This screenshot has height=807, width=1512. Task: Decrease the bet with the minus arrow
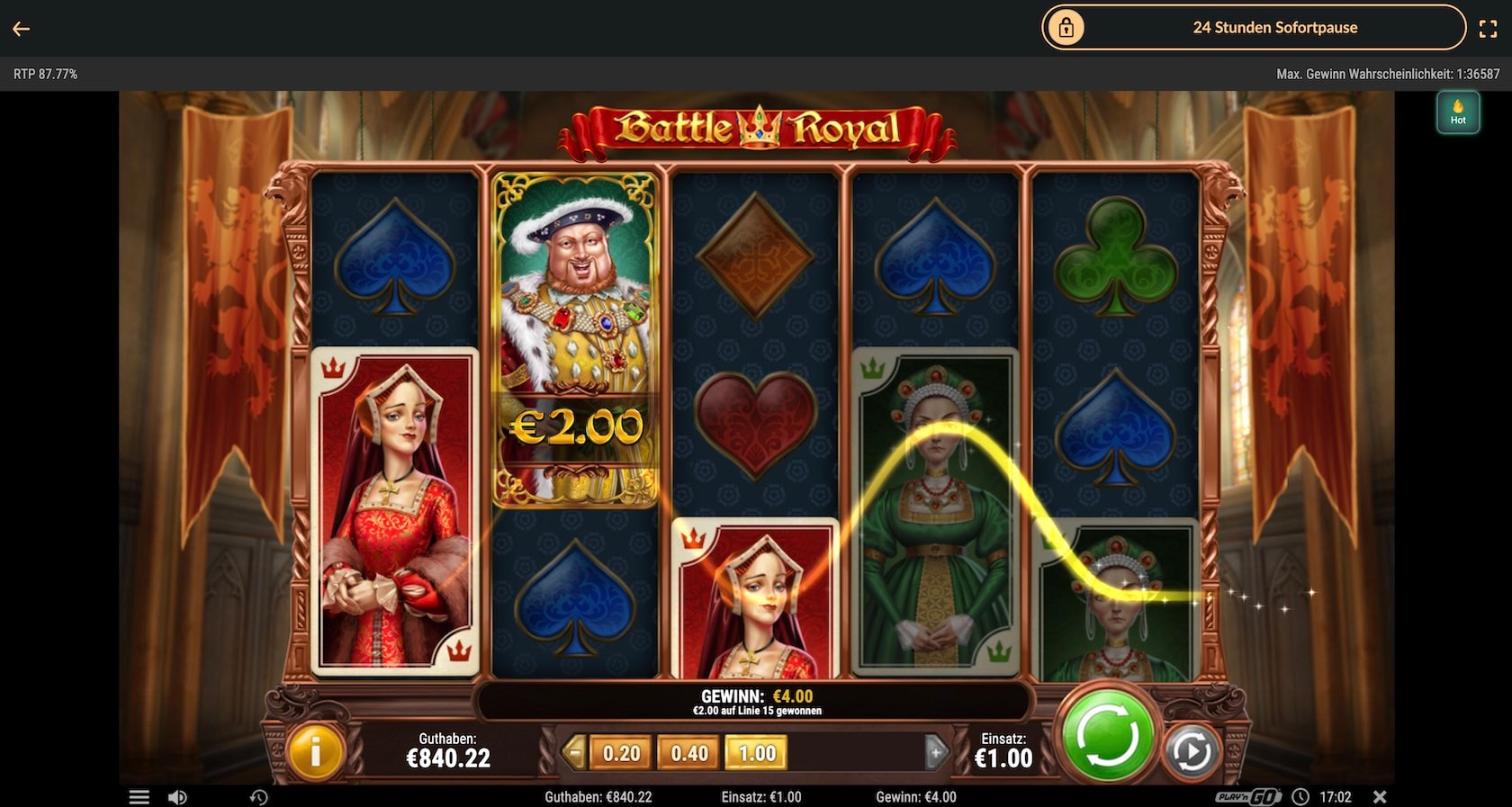[x=576, y=754]
